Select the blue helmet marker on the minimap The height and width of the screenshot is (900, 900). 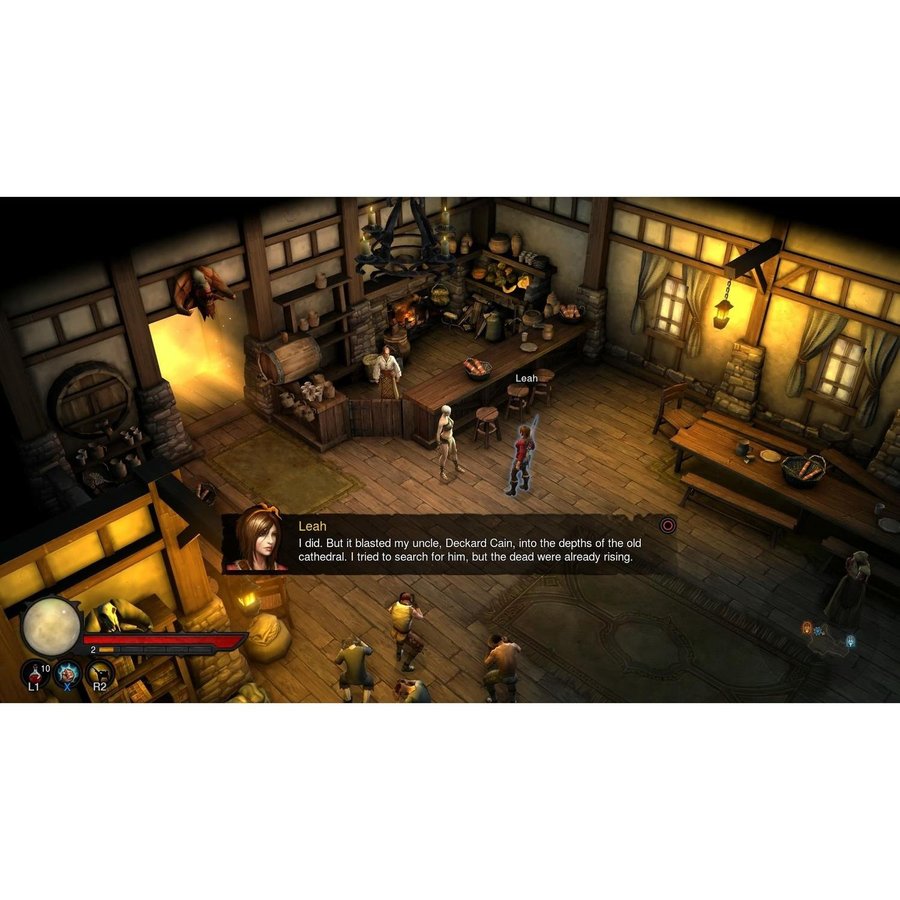tap(850, 640)
